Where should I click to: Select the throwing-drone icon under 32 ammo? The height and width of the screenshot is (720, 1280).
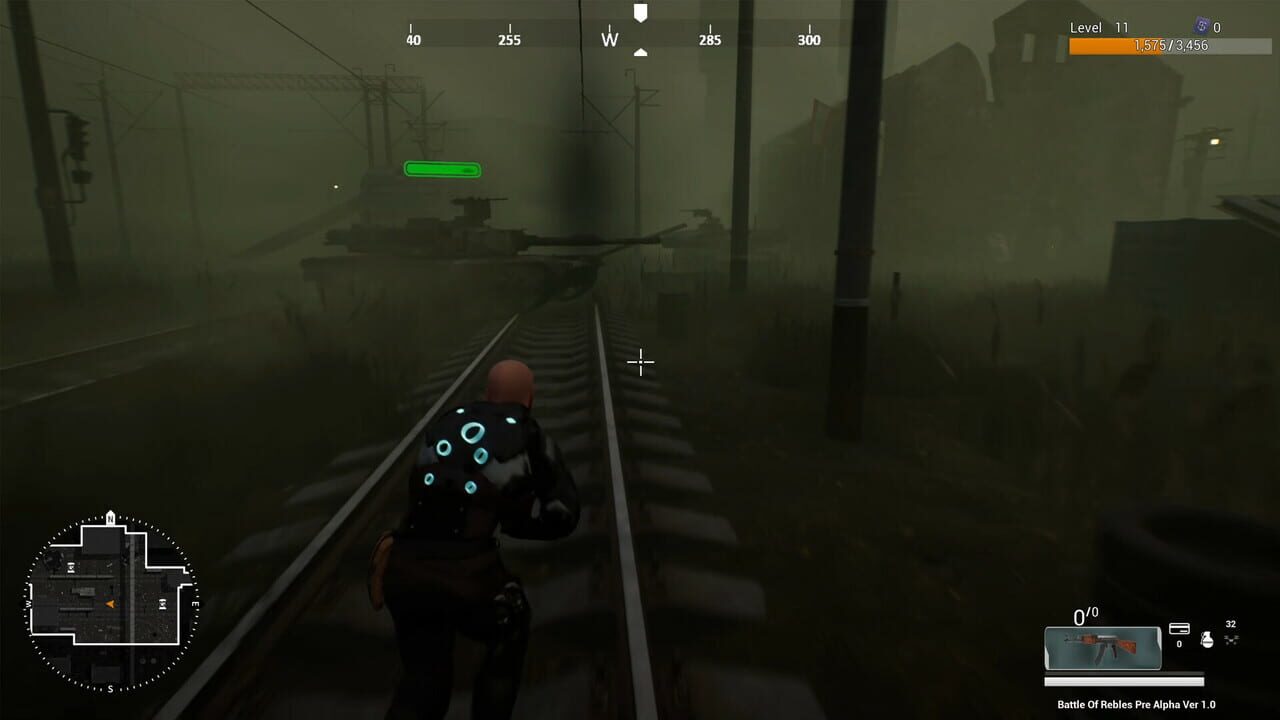(1231, 639)
